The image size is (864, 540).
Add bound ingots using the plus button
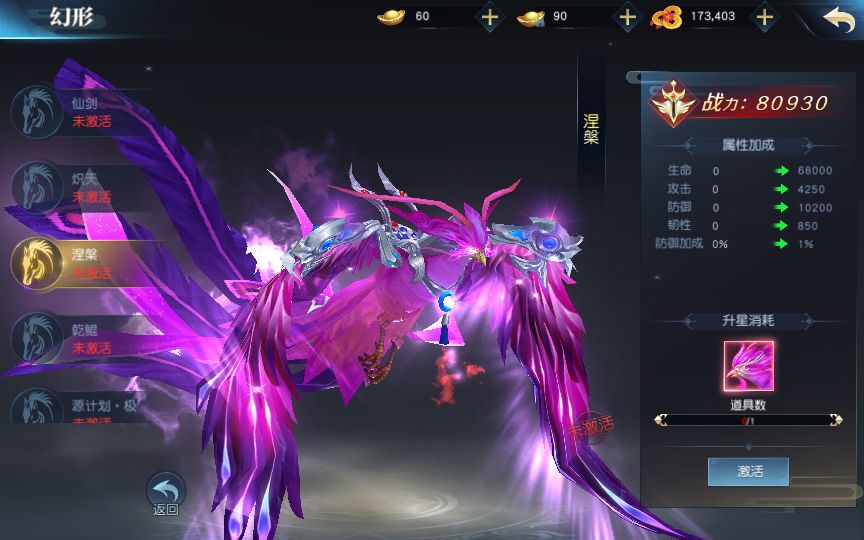pyautogui.click(x=627, y=17)
